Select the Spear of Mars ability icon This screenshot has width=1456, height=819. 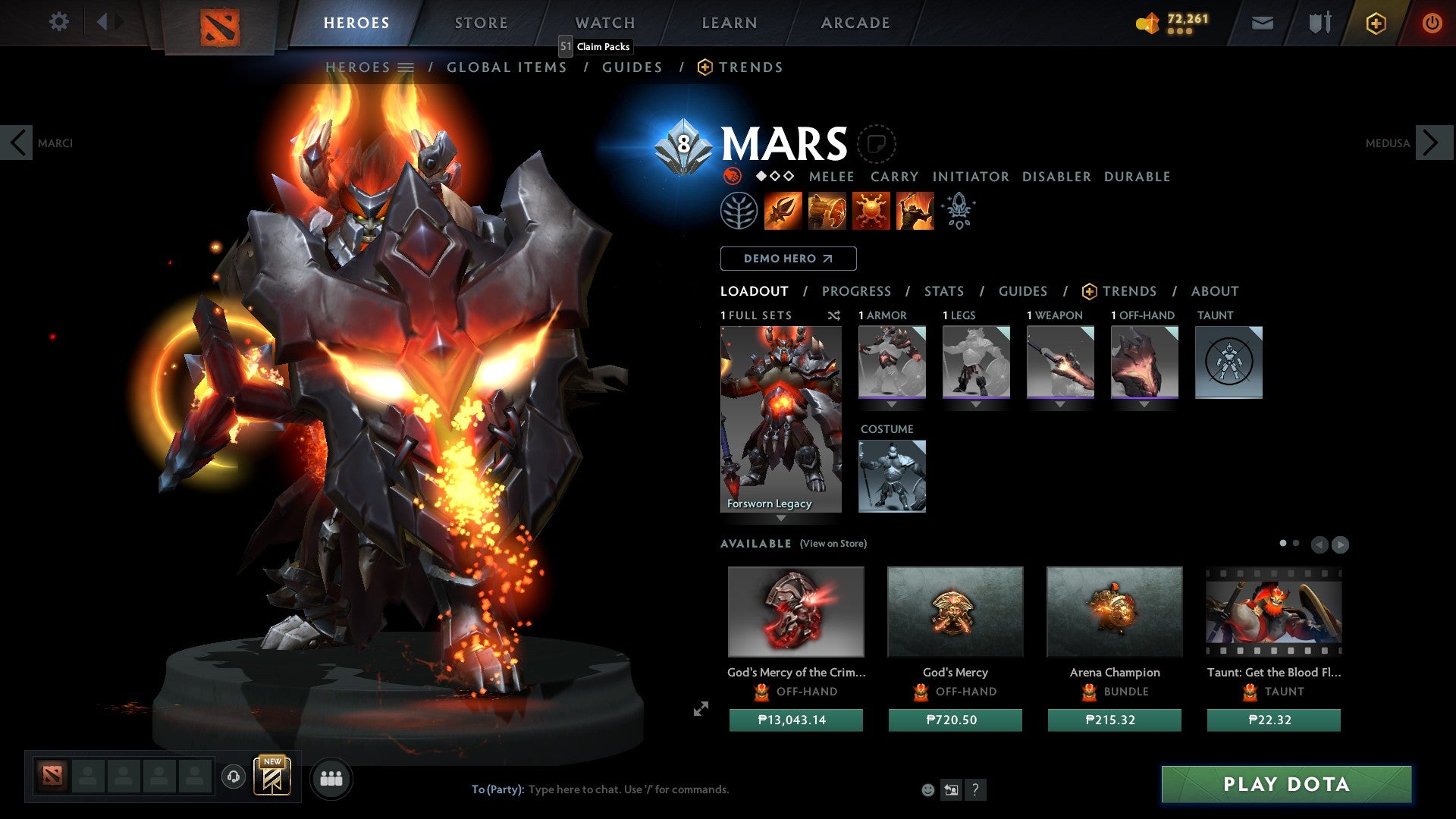tap(783, 210)
